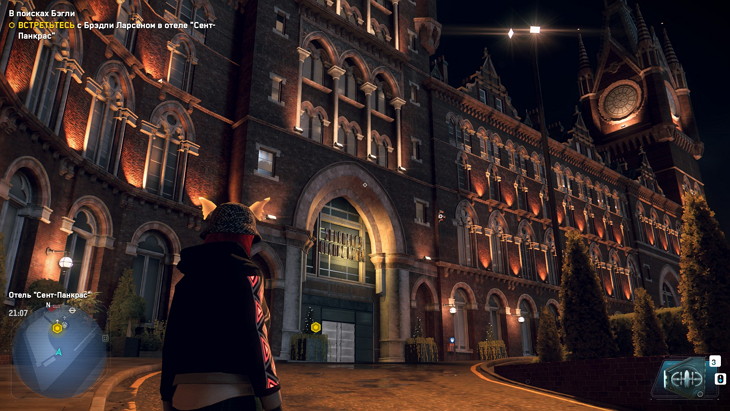Select the yellow objective marker on the minimap
This screenshot has height=411, width=730.
coord(57,327)
